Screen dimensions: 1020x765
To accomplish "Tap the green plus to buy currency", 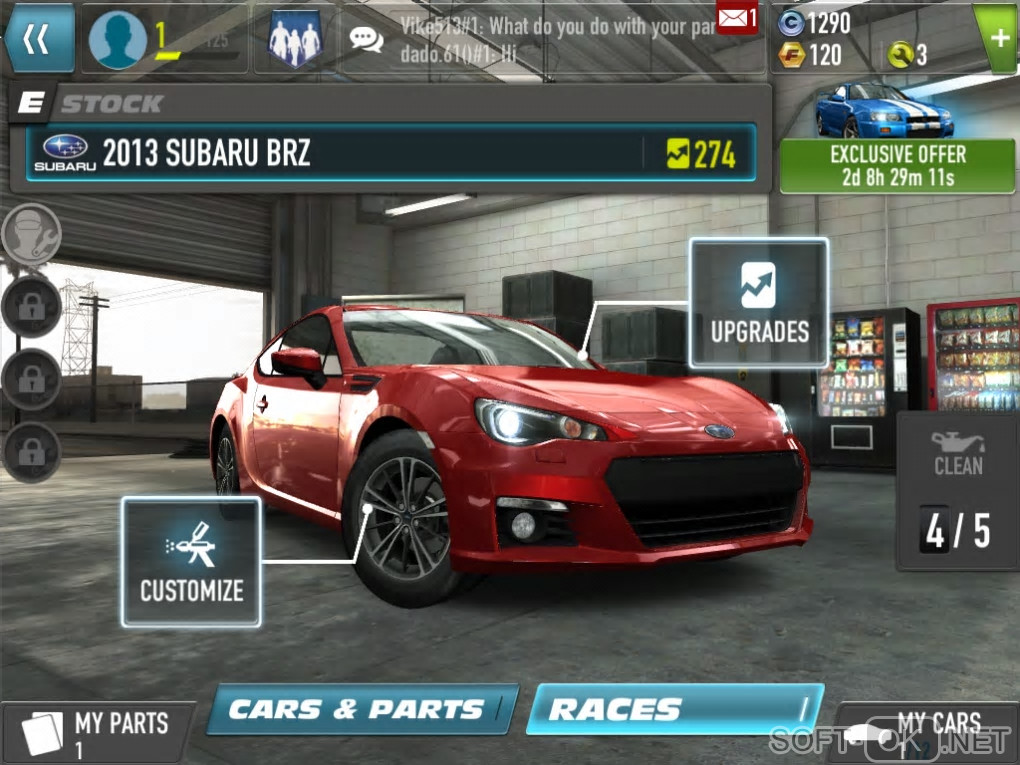I will point(996,39).
